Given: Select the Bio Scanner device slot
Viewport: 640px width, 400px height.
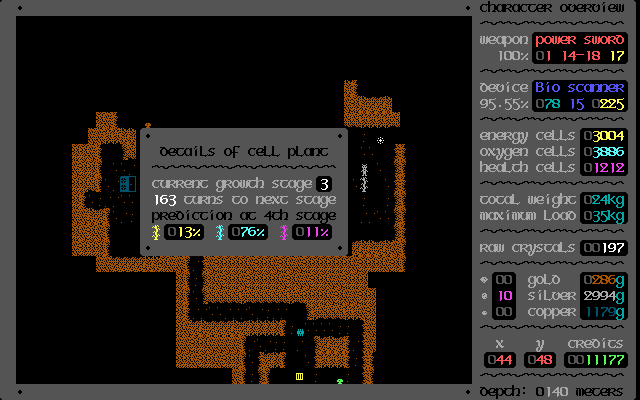Looking at the screenshot, I should 579,88.
